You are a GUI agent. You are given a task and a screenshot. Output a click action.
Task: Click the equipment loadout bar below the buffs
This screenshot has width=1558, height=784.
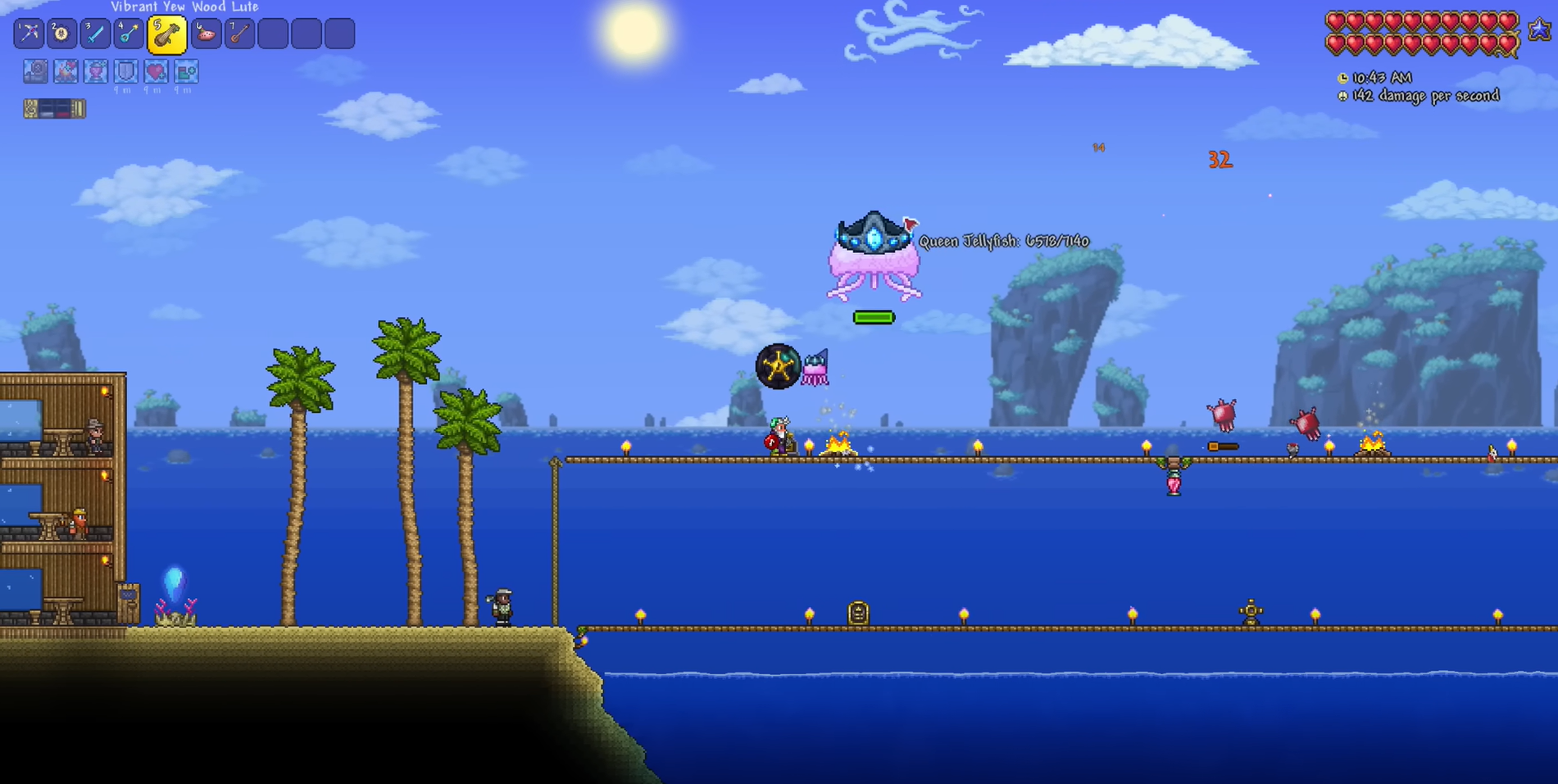click(x=53, y=107)
